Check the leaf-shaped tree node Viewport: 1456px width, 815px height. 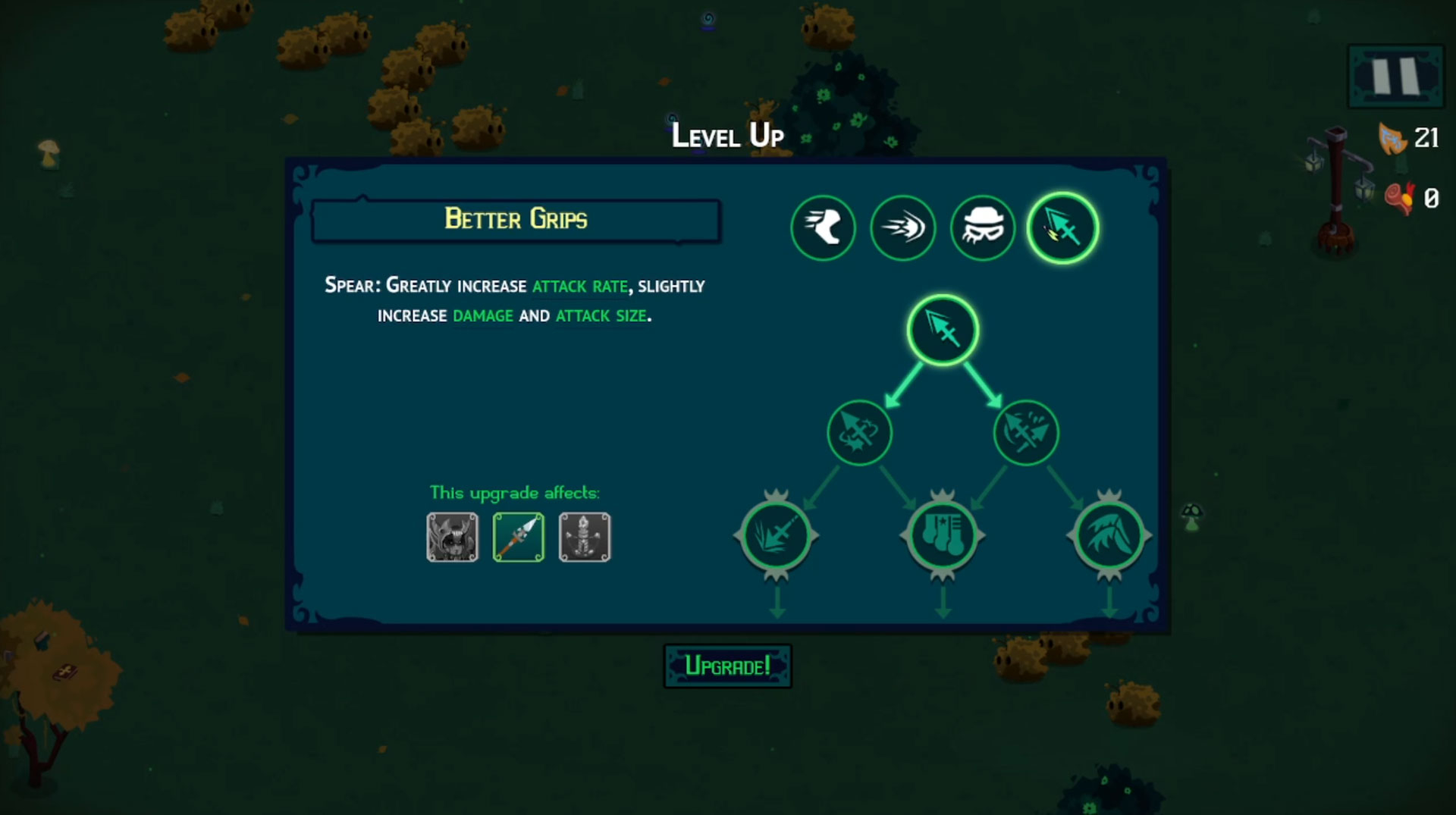pos(1109,535)
